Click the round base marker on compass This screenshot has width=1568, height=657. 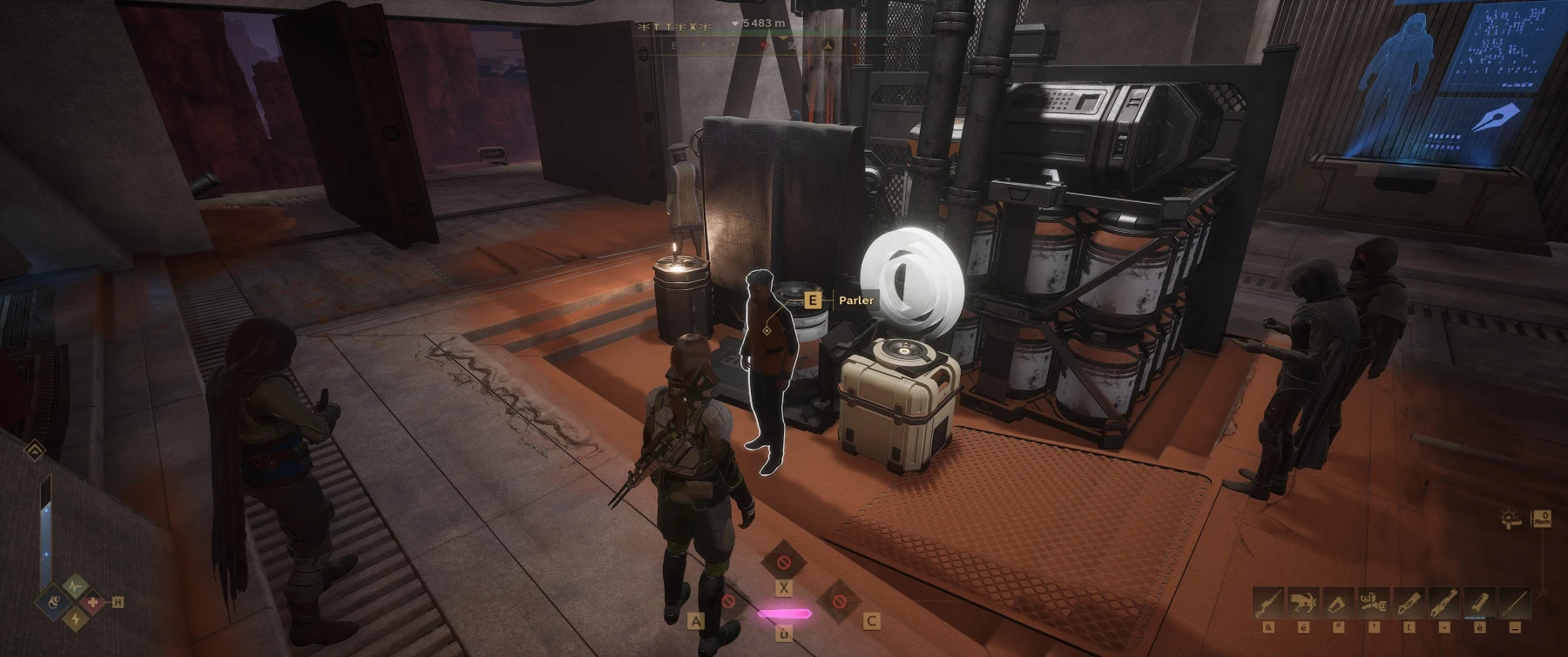pos(829,44)
